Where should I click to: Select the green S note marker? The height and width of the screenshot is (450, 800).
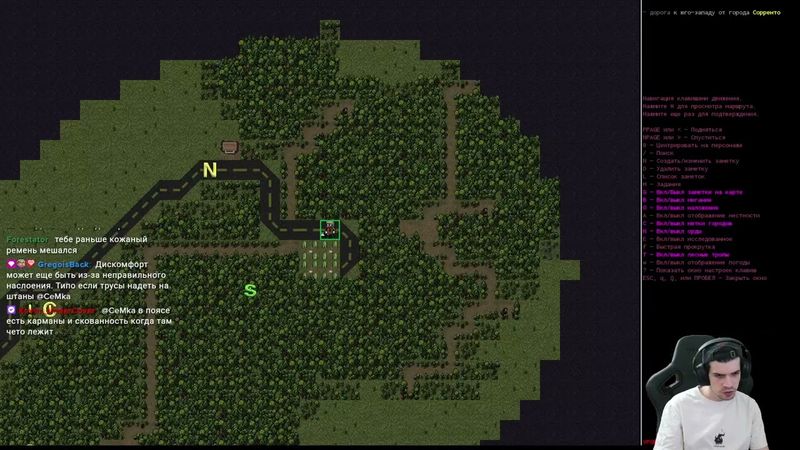tap(250, 291)
